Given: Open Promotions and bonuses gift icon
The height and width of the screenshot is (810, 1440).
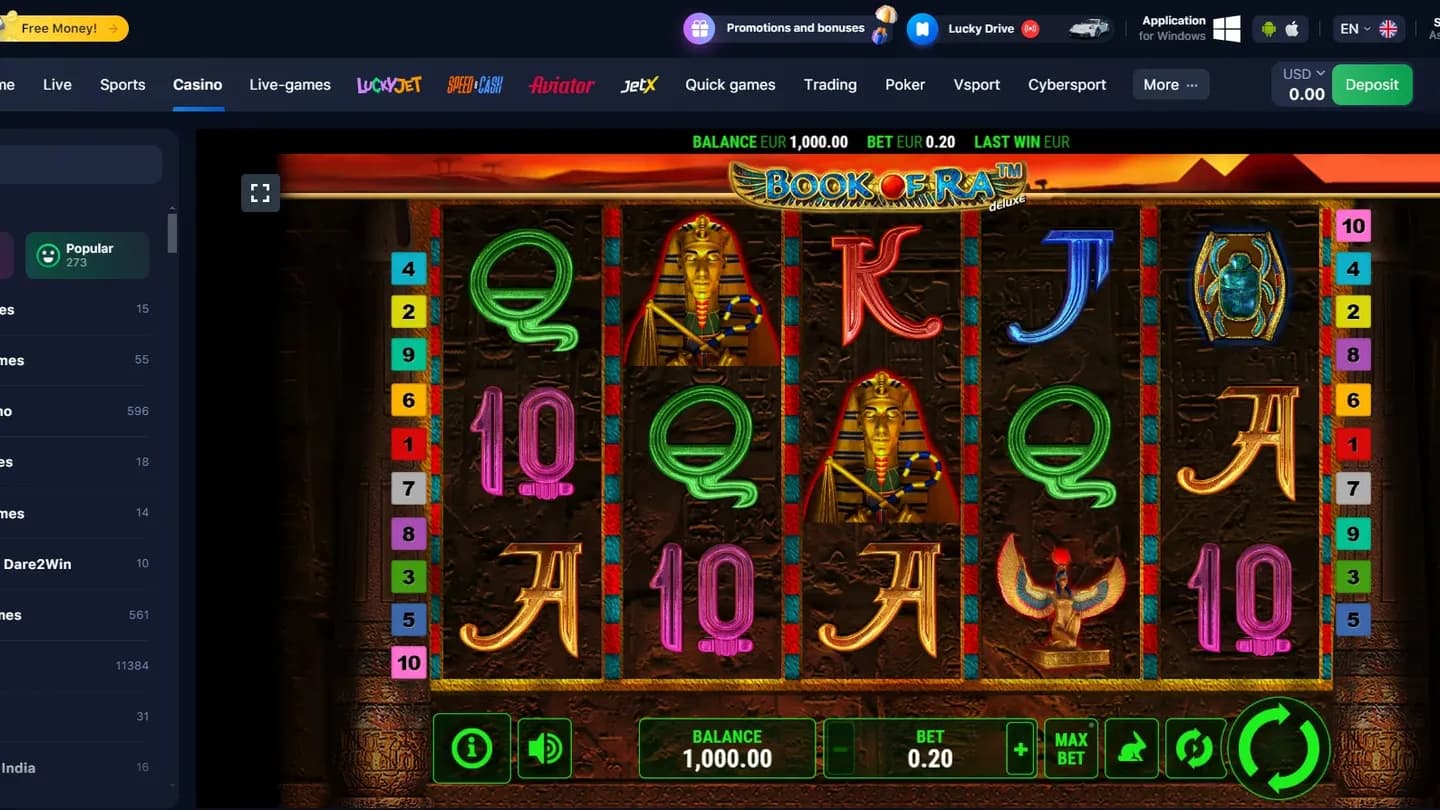Looking at the screenshot, I should 700,28.
